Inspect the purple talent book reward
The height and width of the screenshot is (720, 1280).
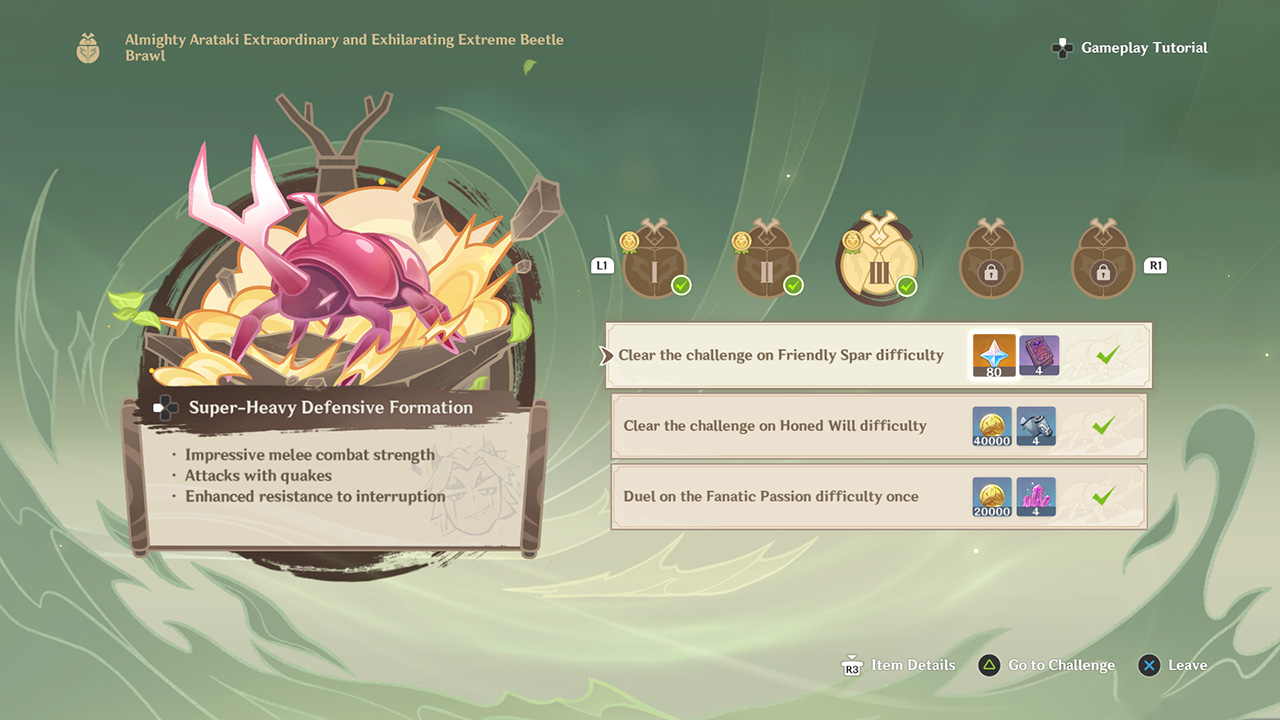(1039, 356)
